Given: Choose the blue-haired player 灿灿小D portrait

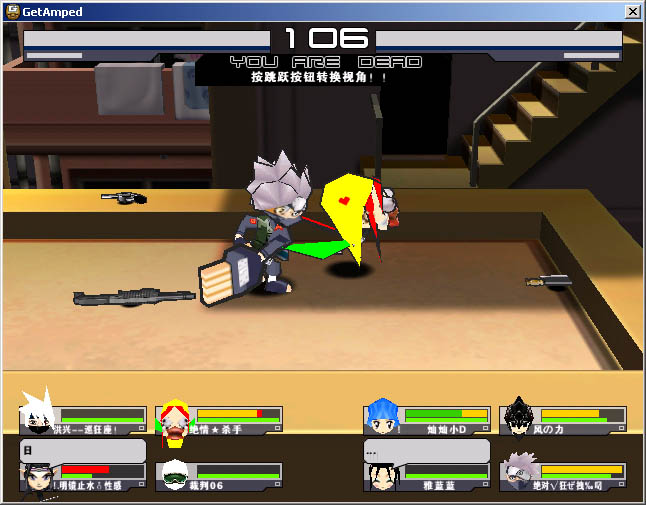Looking at the screenshot, I should [x=382, y=416].
